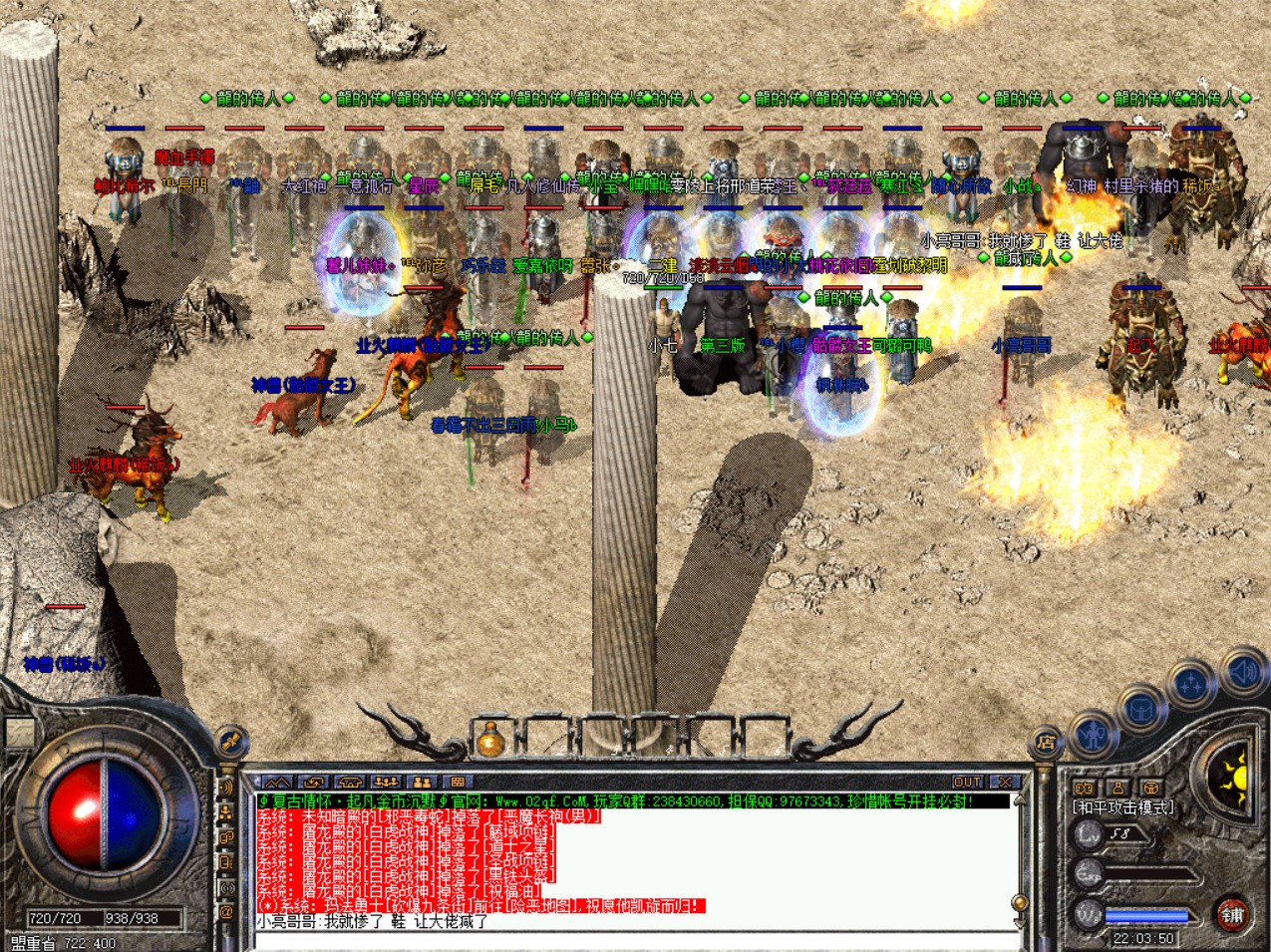Open the character status round button
The width and height of the screenshot is (1271, 952).
click(1094, 736)
